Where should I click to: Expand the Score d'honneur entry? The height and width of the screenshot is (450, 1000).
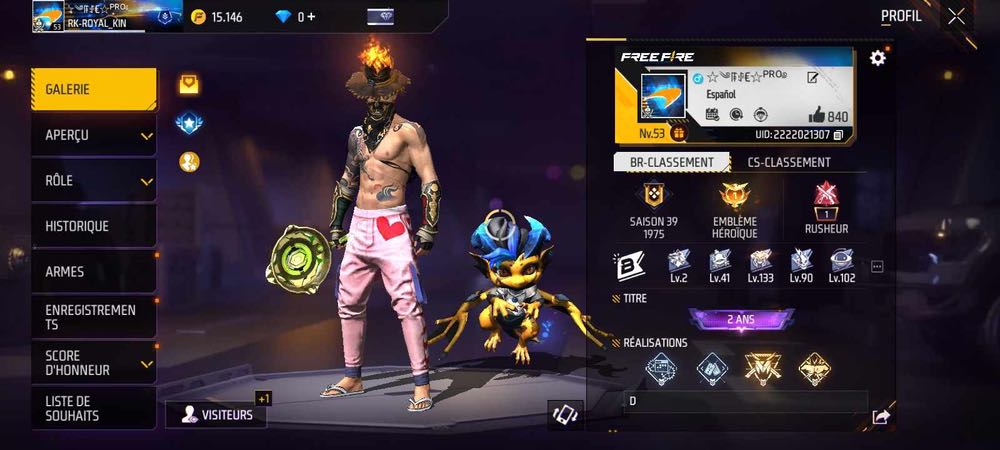coord(93,362)
